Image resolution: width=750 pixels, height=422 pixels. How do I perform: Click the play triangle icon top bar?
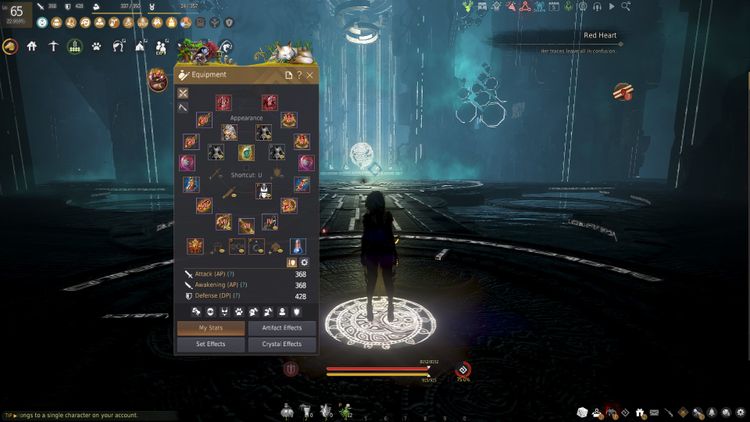(x=612, y=6)
